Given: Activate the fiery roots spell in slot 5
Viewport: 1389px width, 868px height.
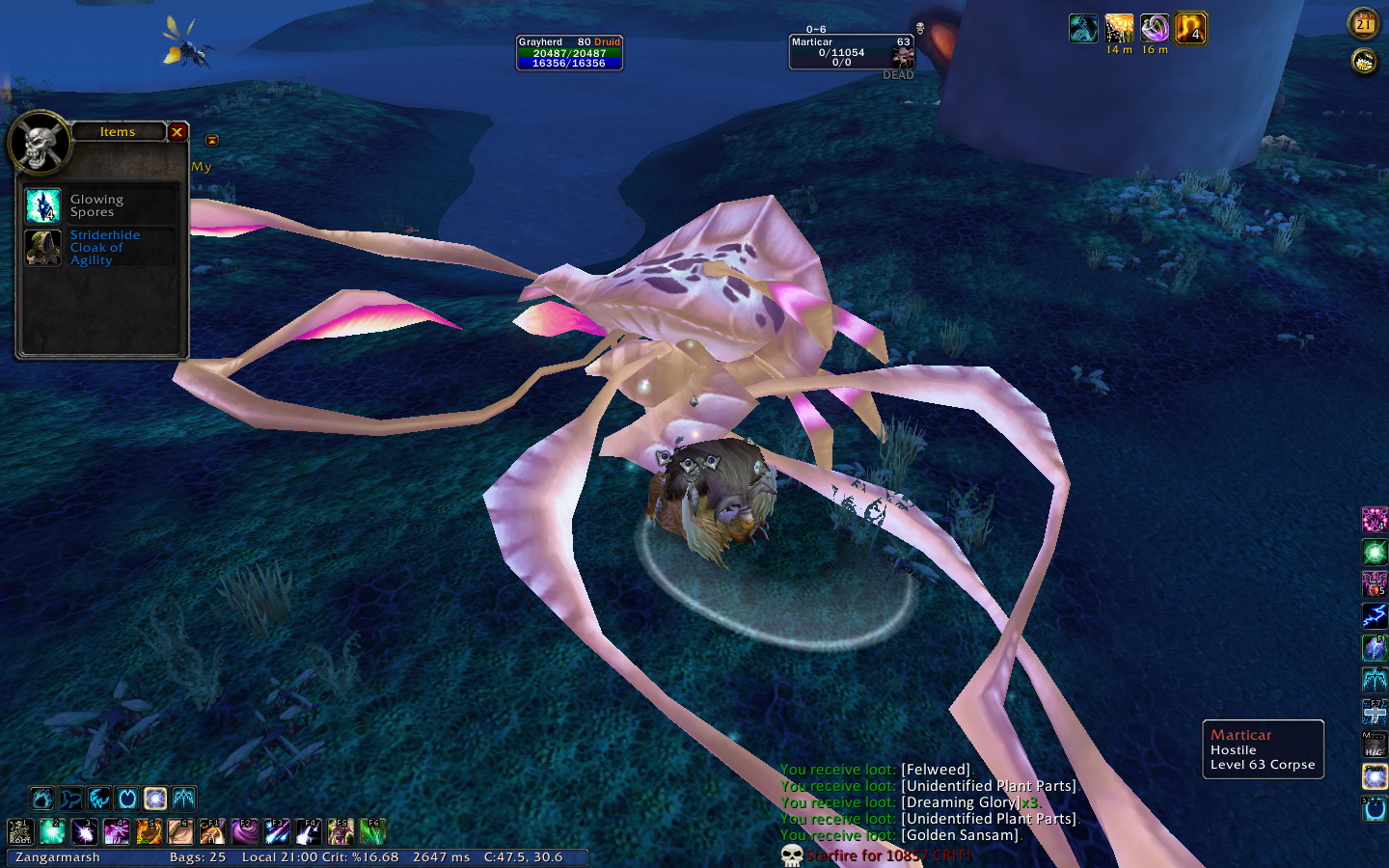Looking at the screenshot, I should click(x=149, y=831).
